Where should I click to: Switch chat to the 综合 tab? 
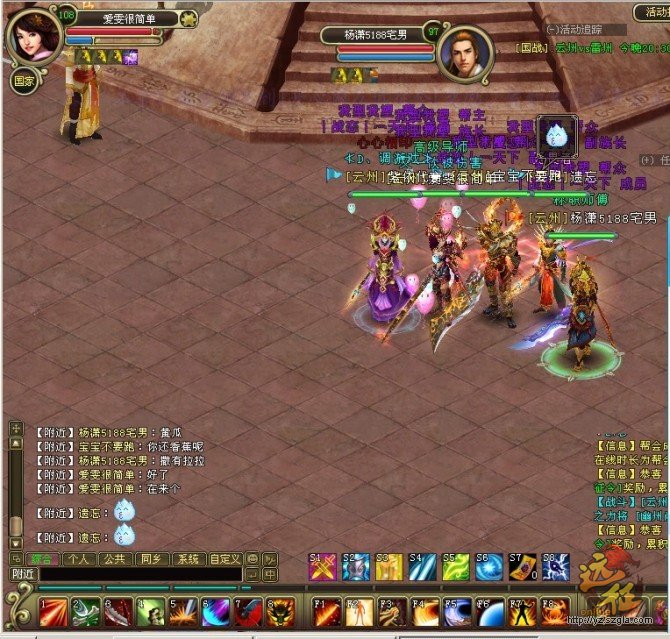click(42, 558)
